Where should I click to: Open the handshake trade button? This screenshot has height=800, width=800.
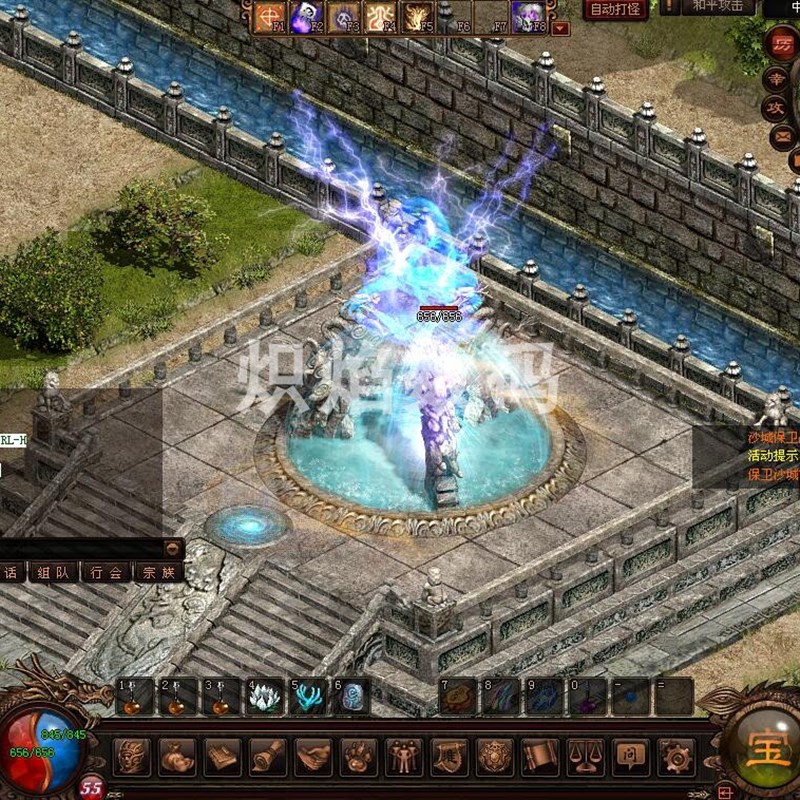click(313, 757)
